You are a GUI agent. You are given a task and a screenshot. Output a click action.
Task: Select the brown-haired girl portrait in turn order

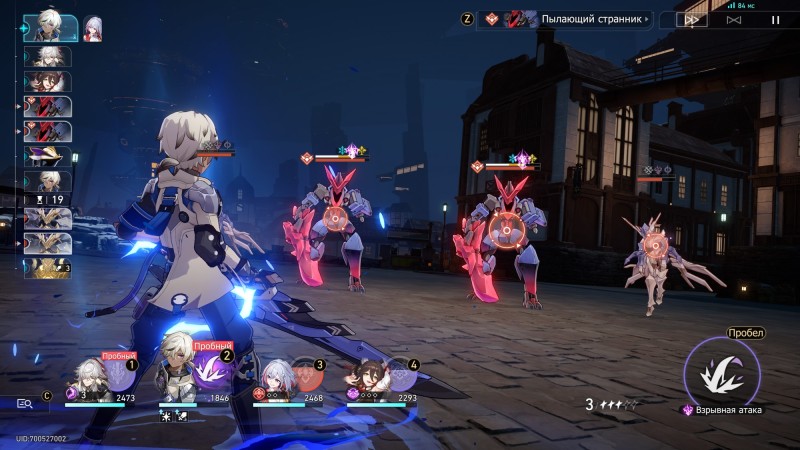(48, 81)
